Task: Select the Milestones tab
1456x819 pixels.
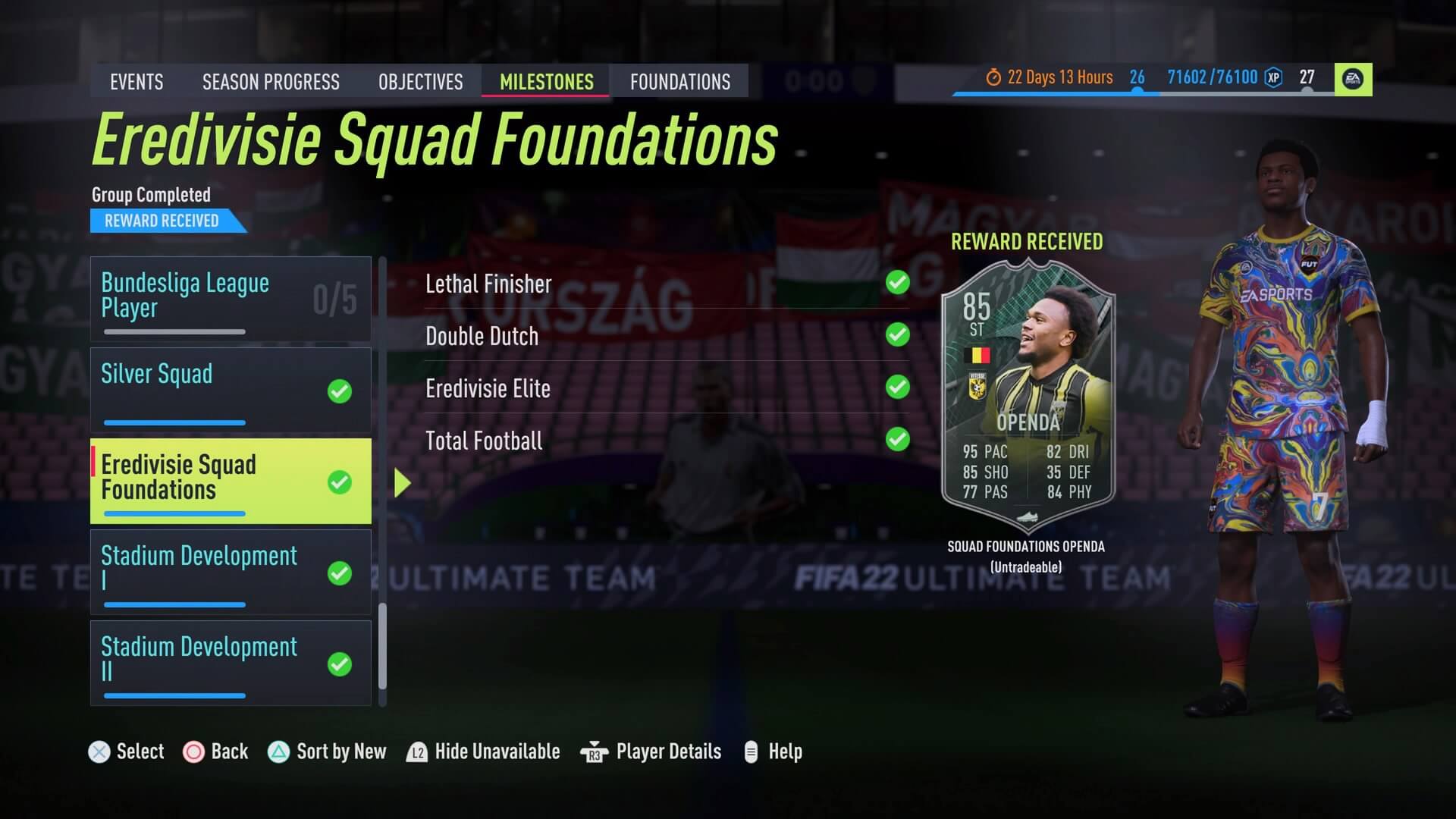Action: pyautogui.click(x=546, y=82)
